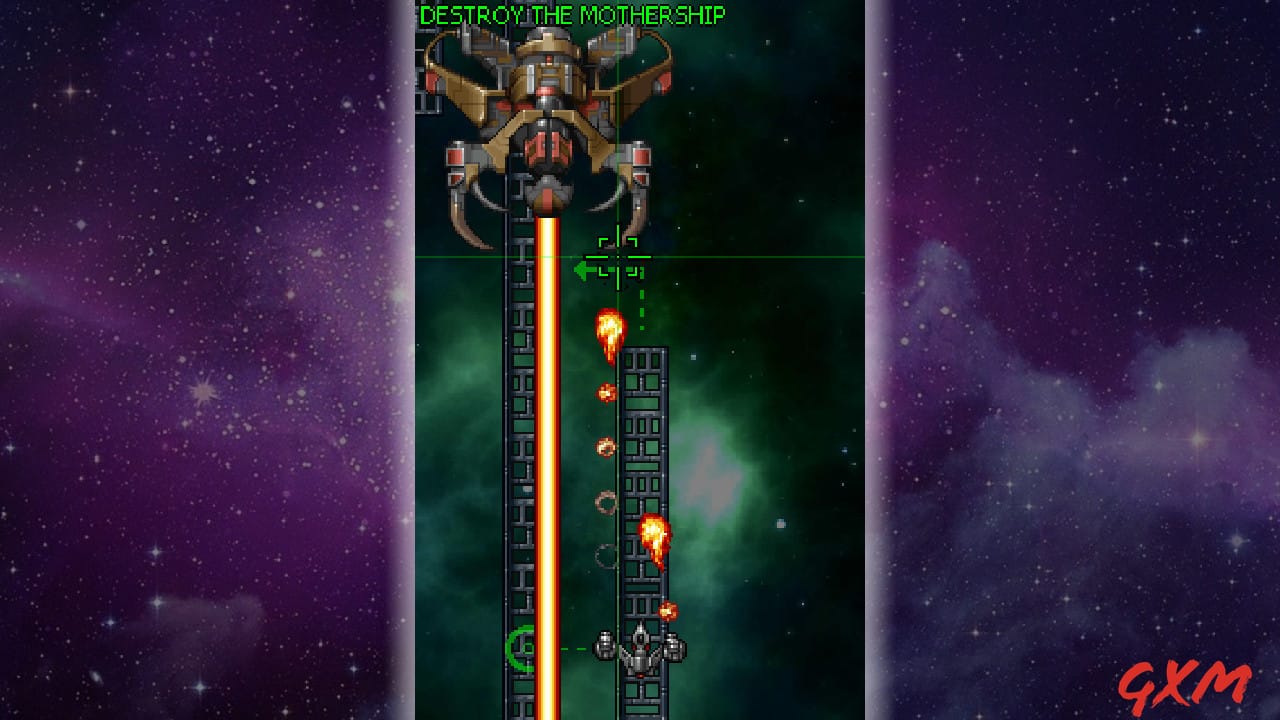Screen dimensions: 1280x720
Task: Select the player's gray spaceship
Action: coord(638,652)
